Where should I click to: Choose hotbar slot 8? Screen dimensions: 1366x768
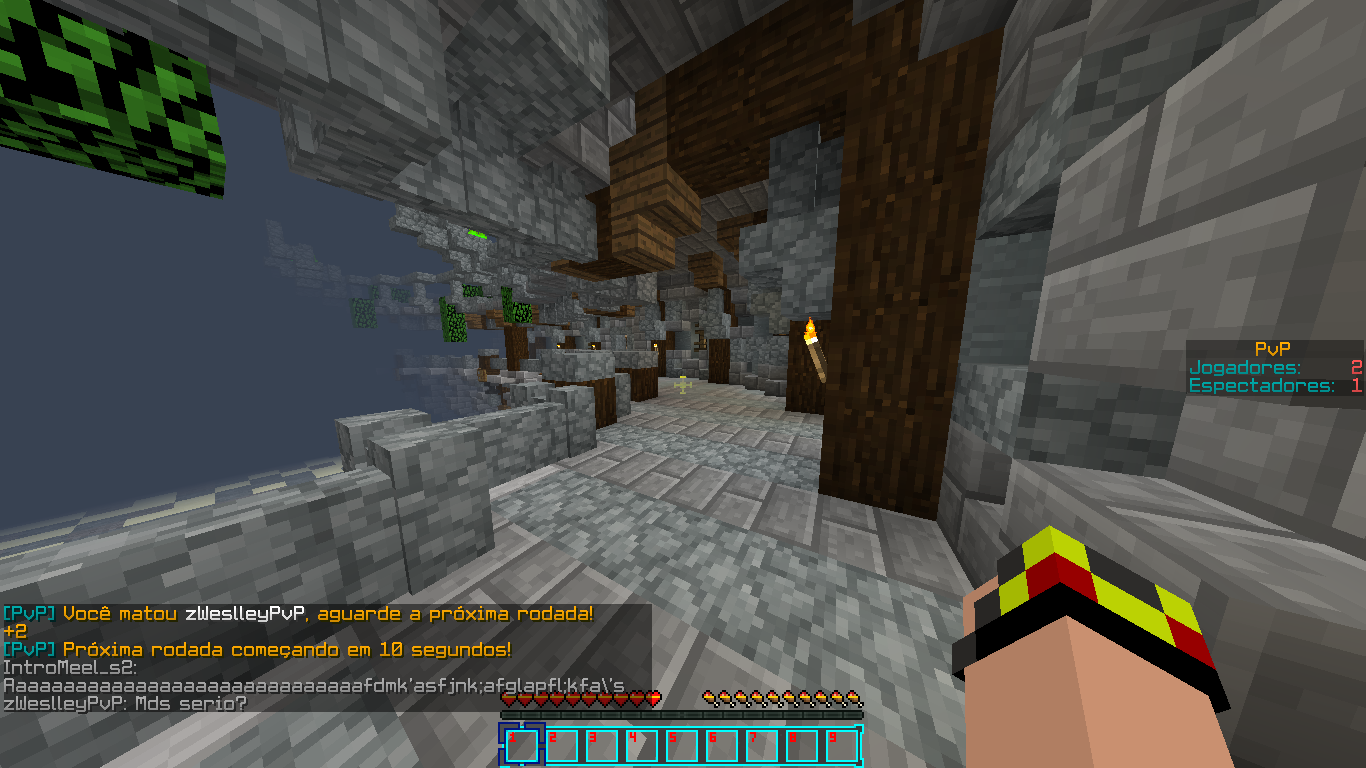[x=802, y=746]
